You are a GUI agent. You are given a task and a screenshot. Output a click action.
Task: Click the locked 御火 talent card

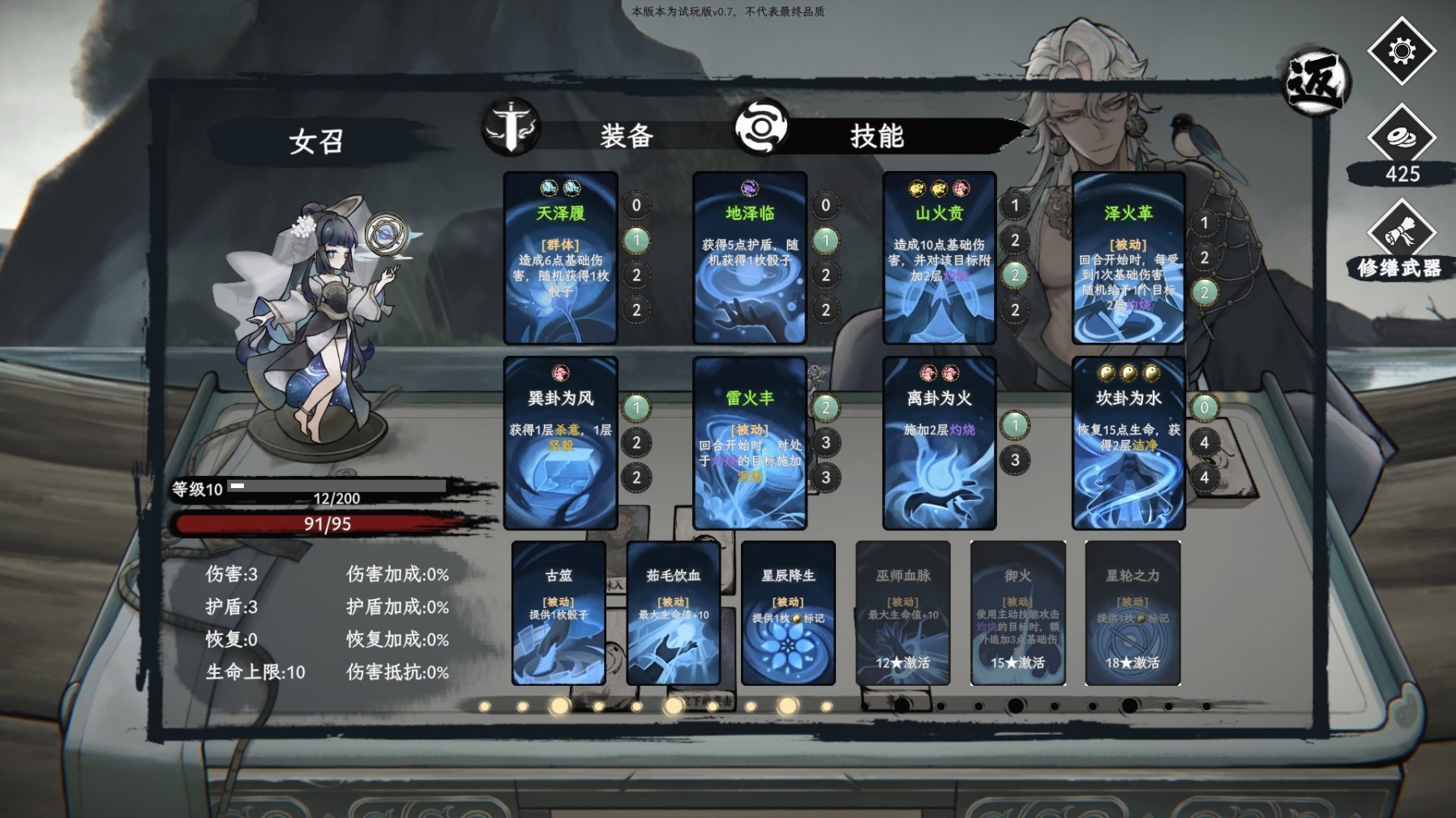point(1017,613)
